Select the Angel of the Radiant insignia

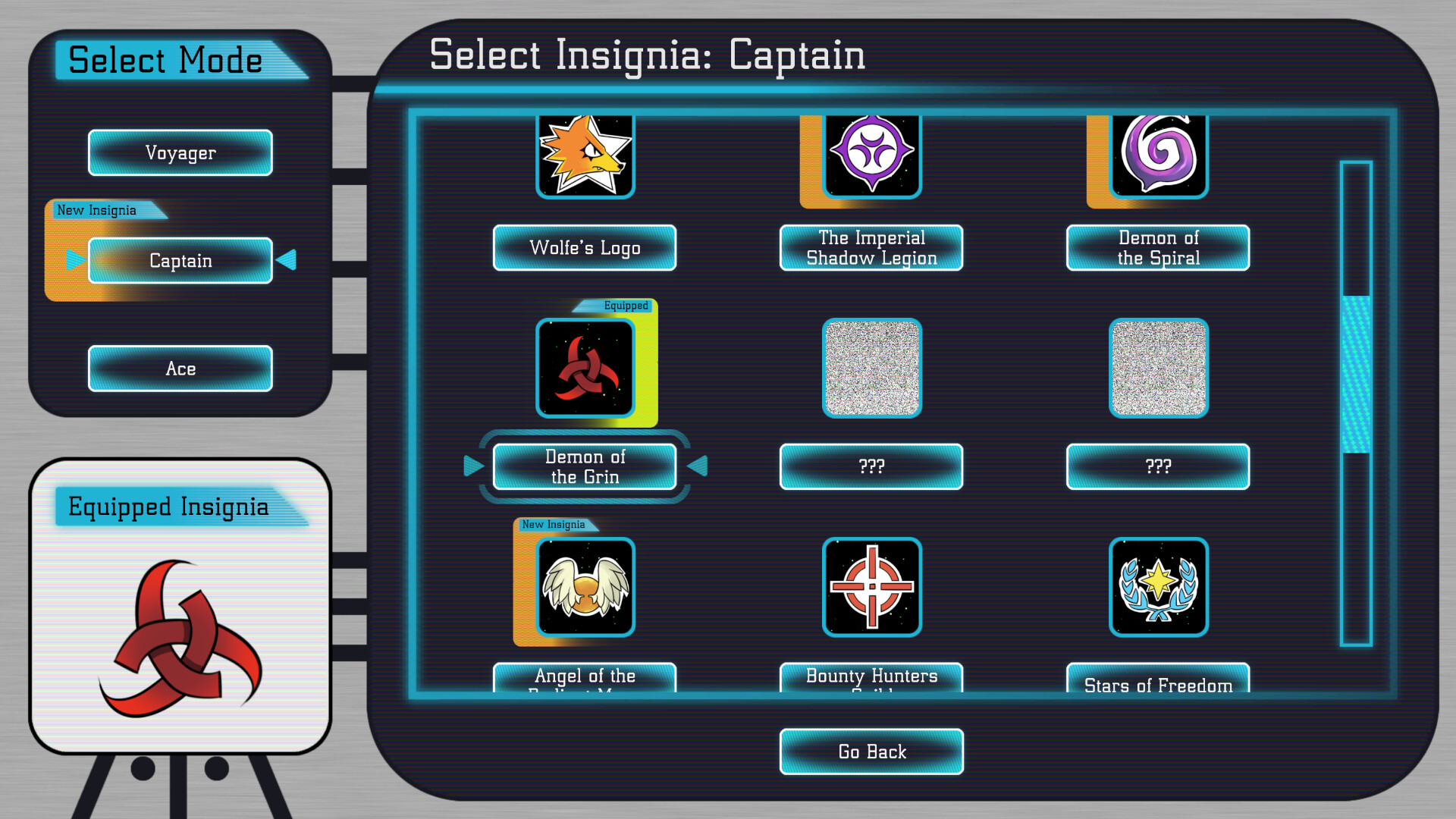[584, 588]
